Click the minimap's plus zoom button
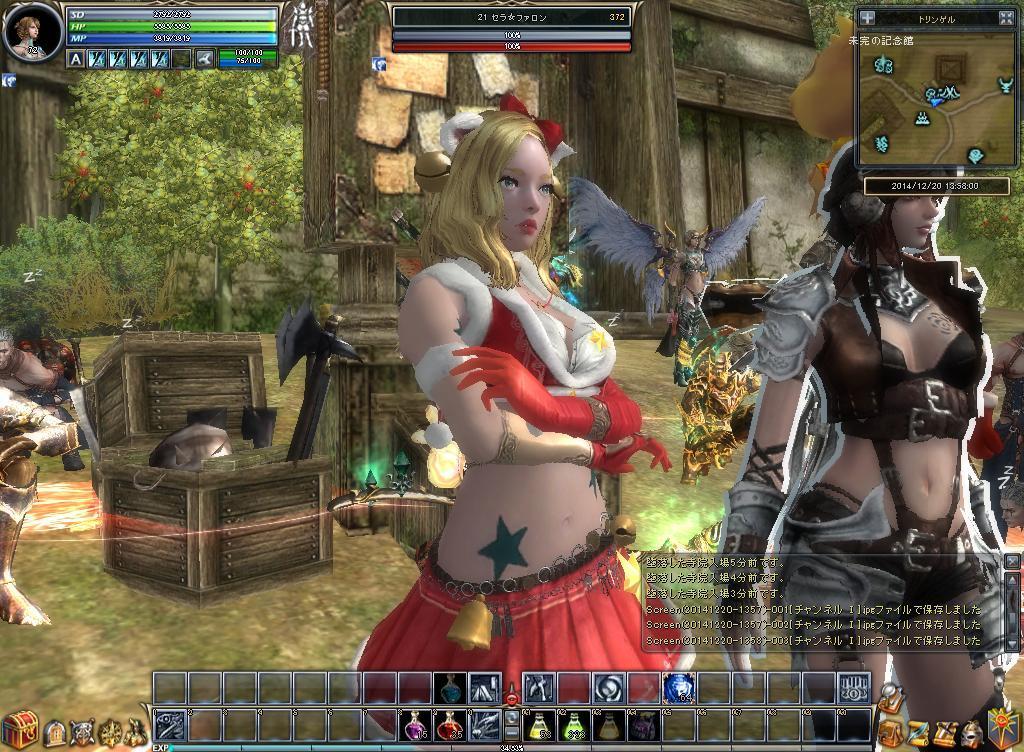This screenshot has width=1024, height=752. 867,17
